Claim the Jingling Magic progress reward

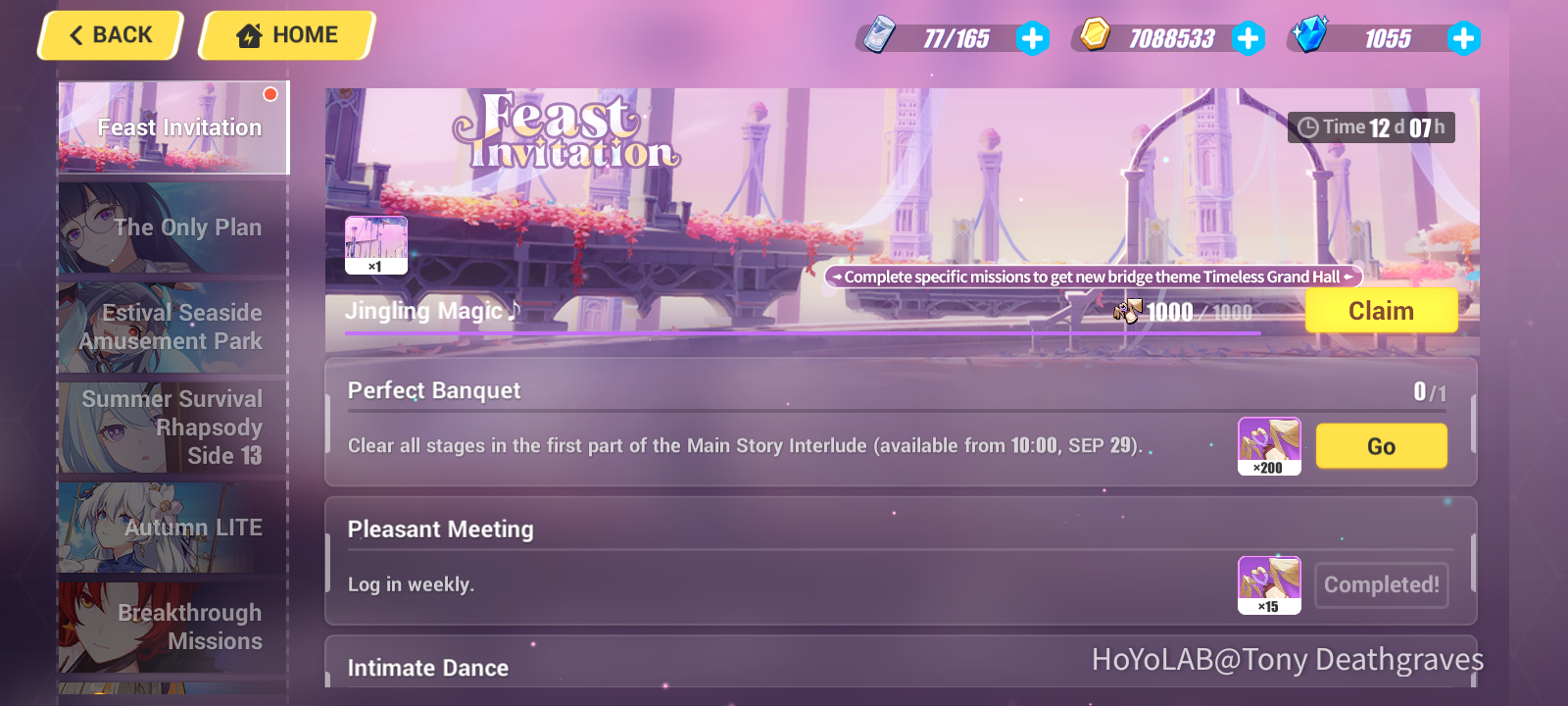point(1381,311)
